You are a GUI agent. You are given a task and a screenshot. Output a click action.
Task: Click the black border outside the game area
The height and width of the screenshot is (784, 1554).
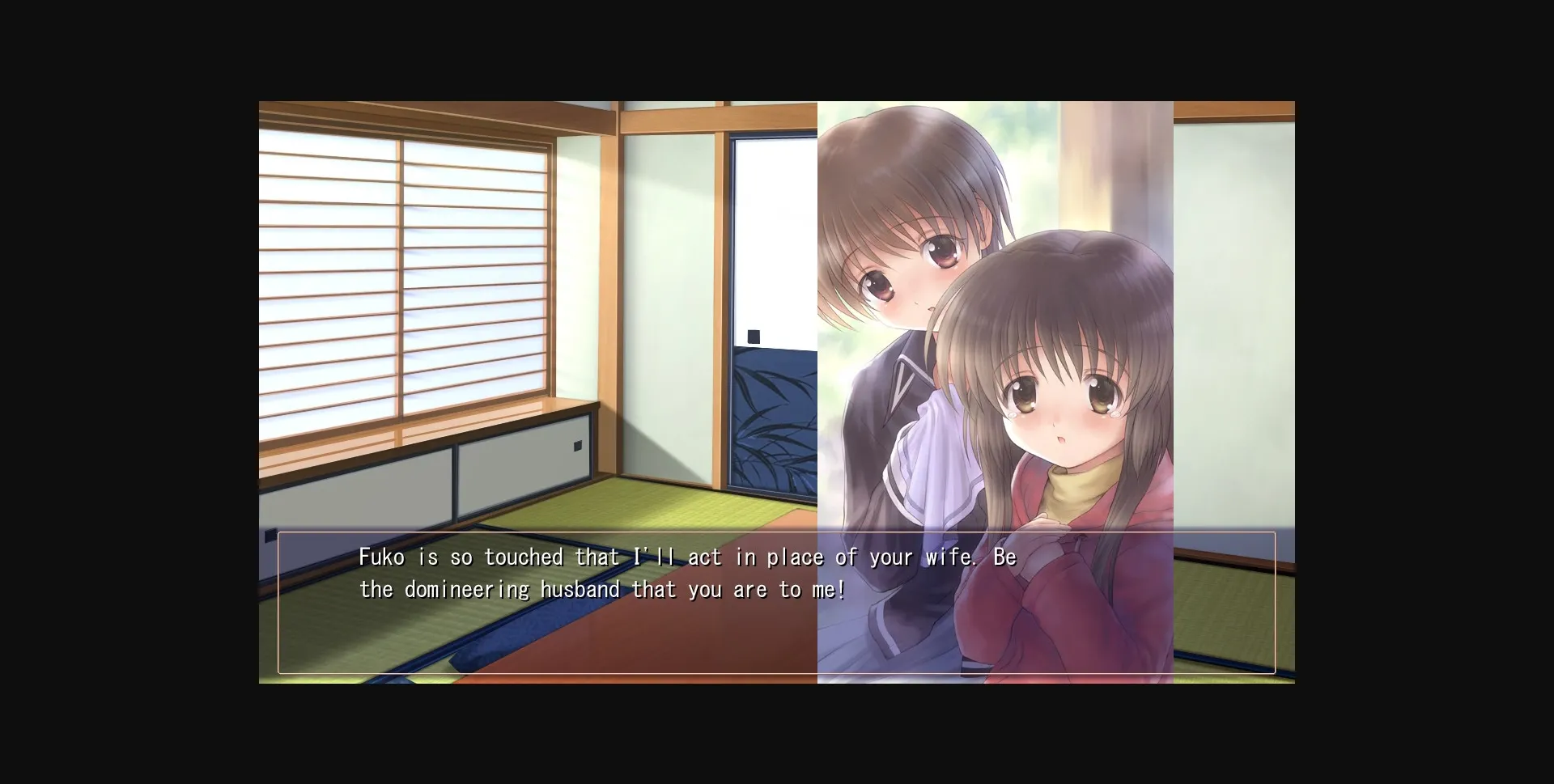click(x=121, y=388)
